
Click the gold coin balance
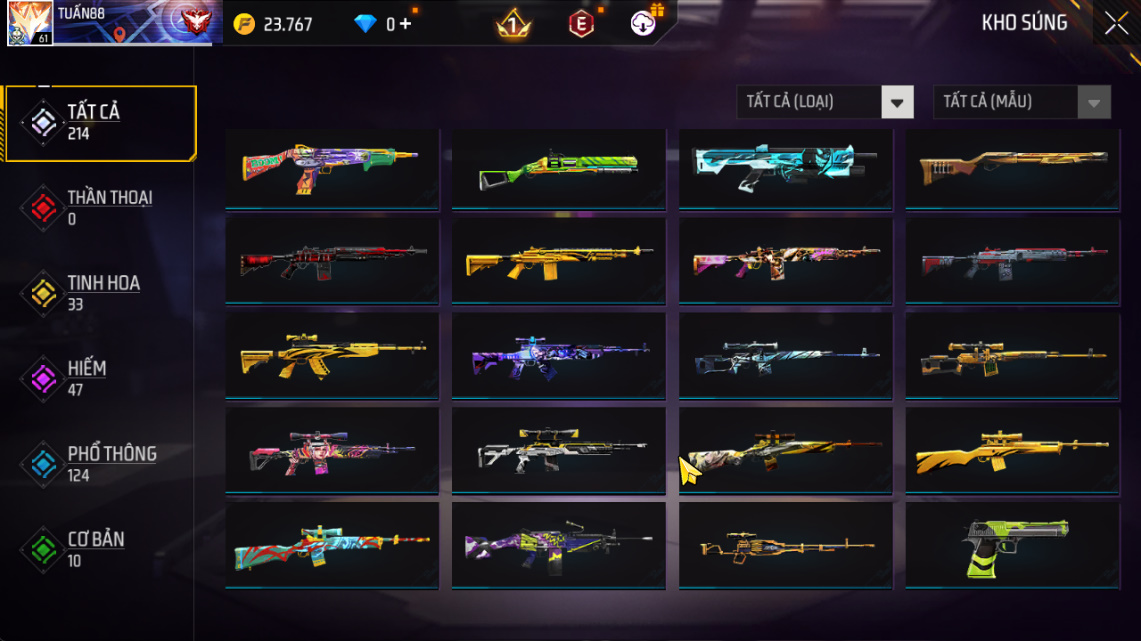click(273, 24)
